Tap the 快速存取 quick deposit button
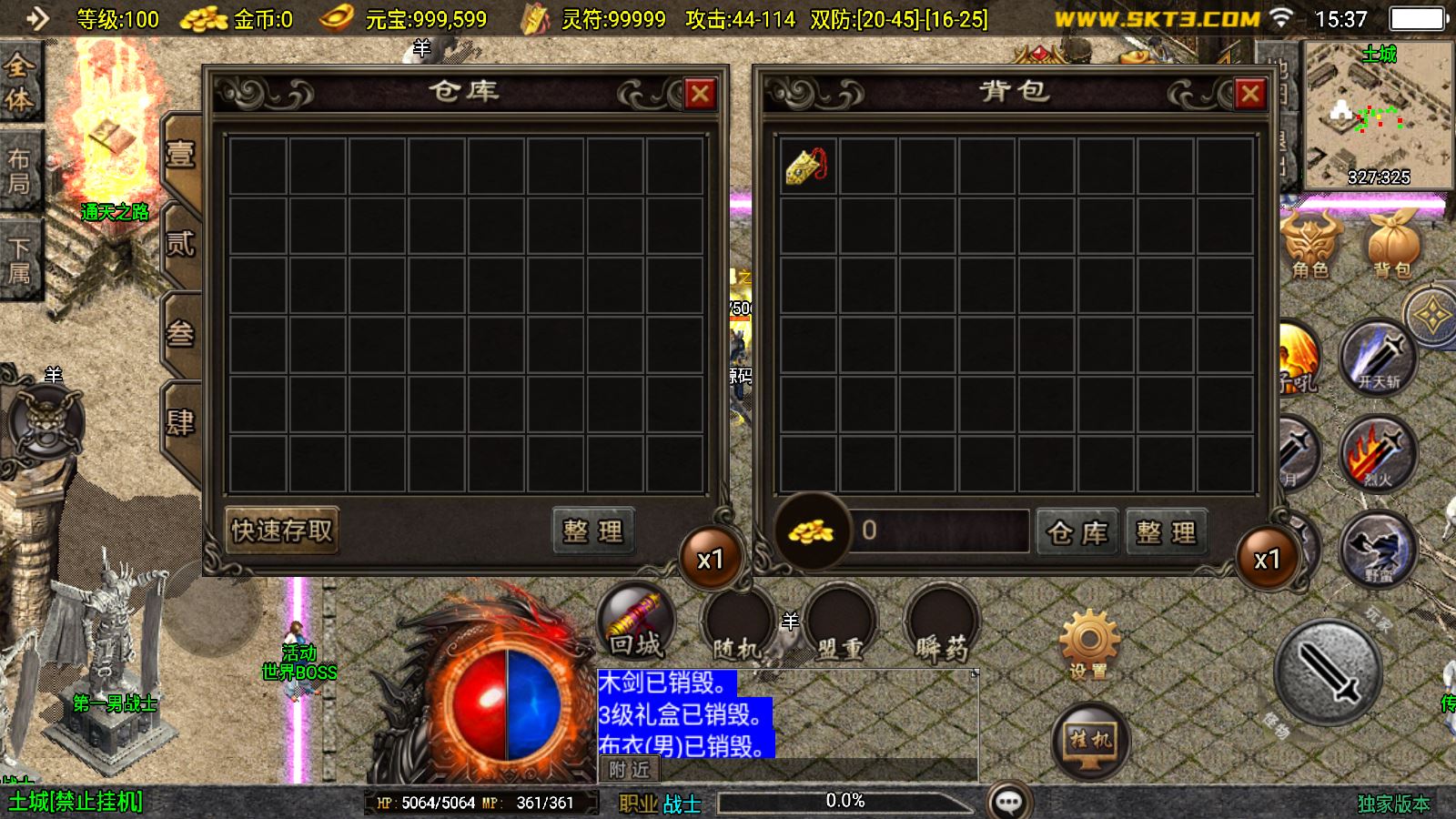The image size is (1456, 819). pyautogui.click(x=282, y=531)
